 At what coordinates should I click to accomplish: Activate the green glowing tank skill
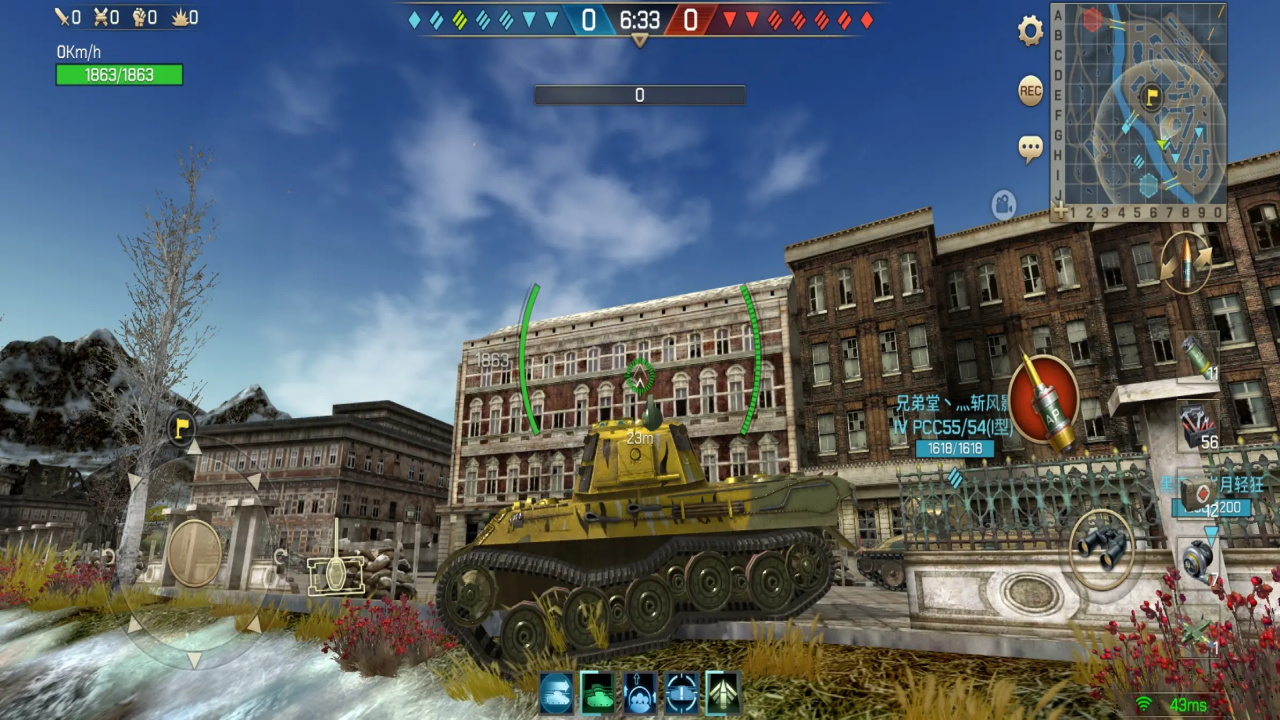tap(598, 692)
